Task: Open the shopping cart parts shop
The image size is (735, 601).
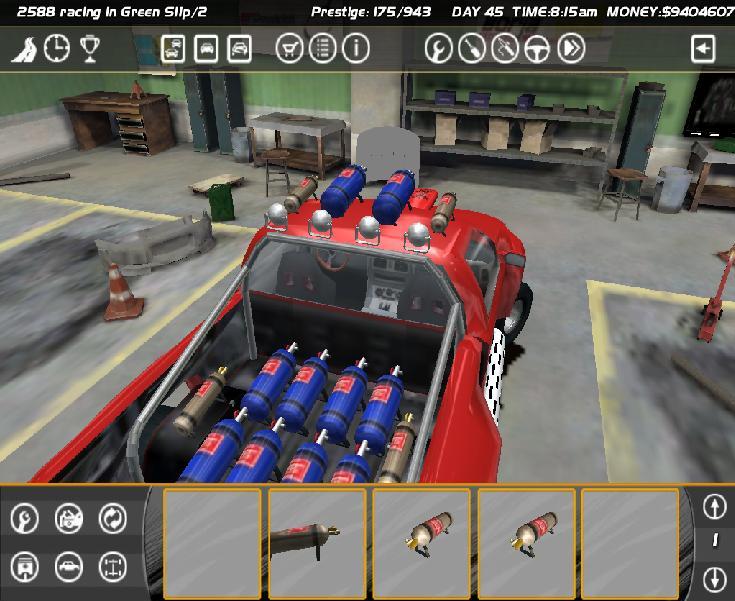Action: (x=290, y=48)
